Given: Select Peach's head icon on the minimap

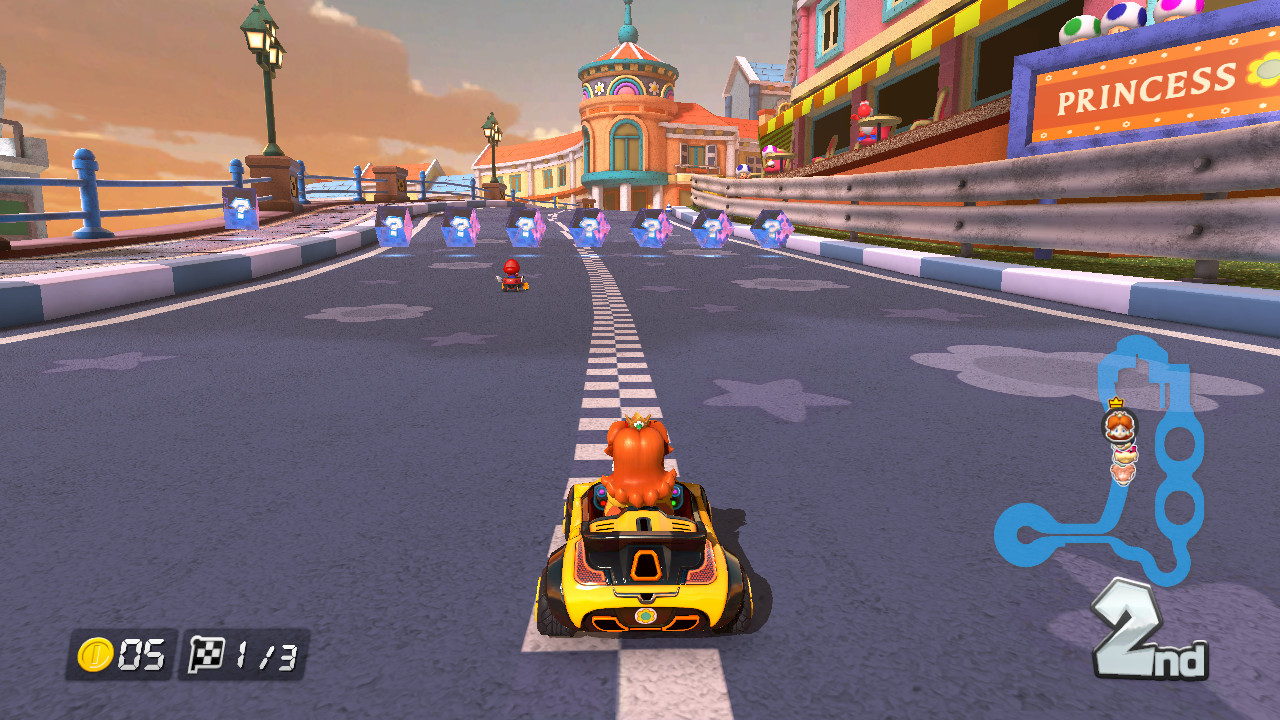Looking at the screenshot, I should [1124, 452].
